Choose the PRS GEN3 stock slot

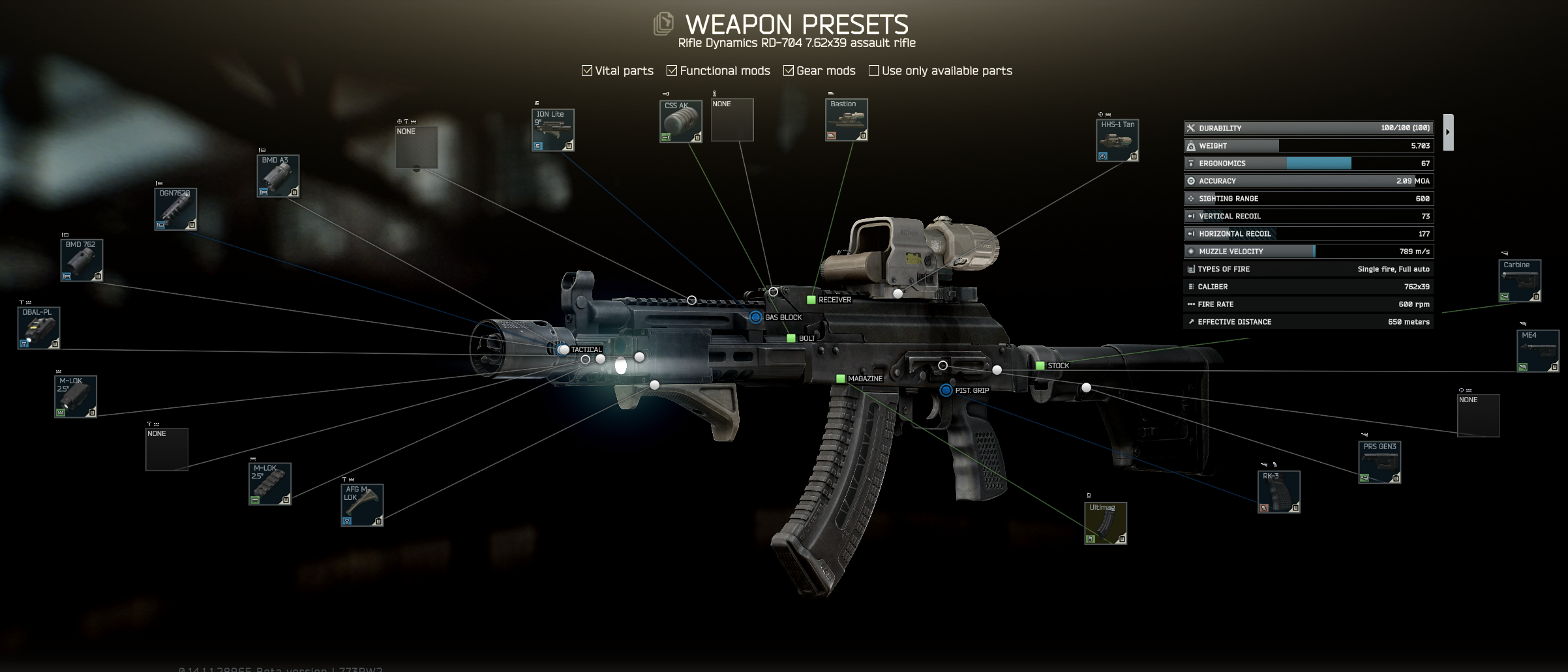pyautogui.click(x=1380, y=463)
